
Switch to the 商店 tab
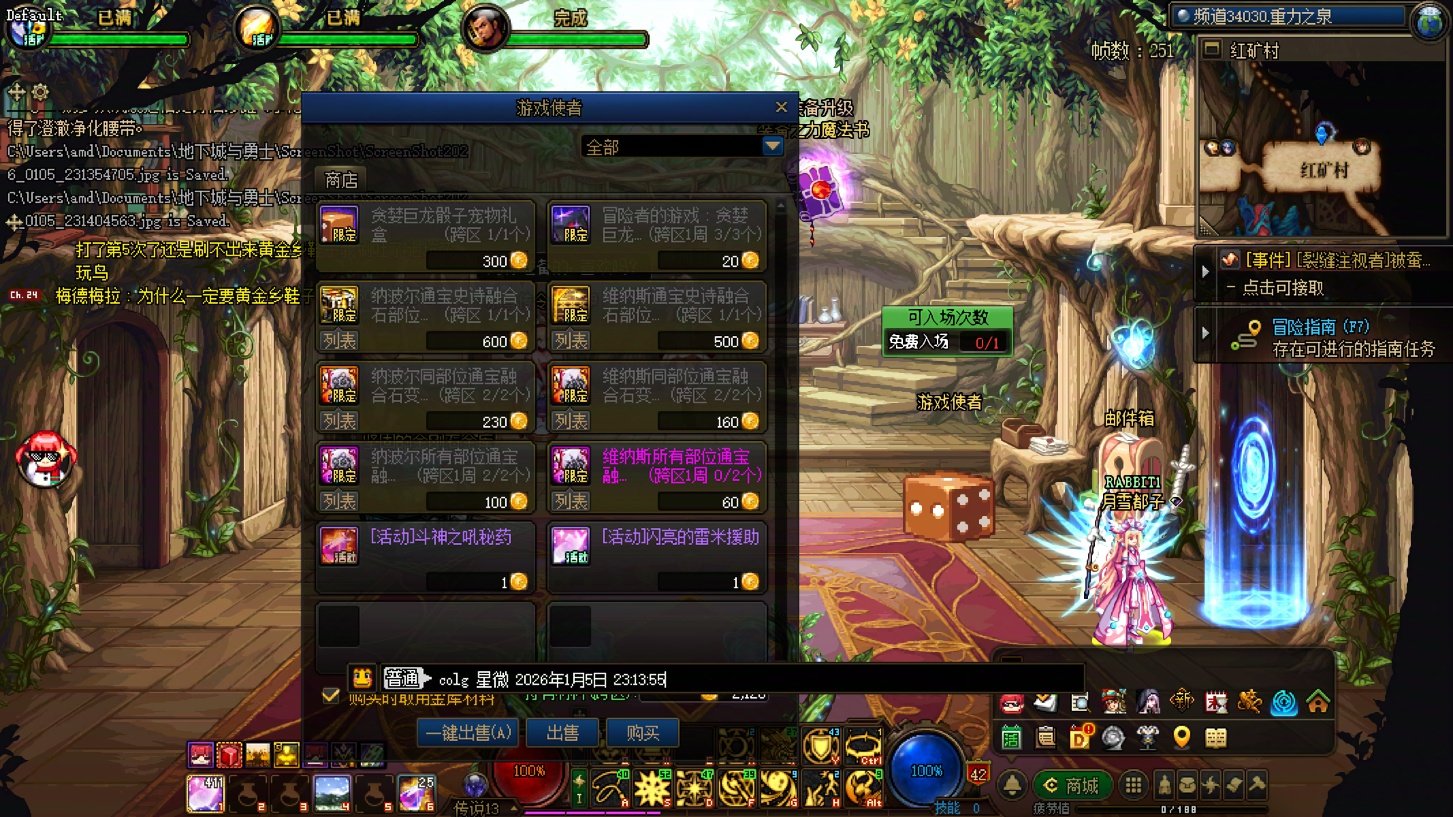click(341, 180)
